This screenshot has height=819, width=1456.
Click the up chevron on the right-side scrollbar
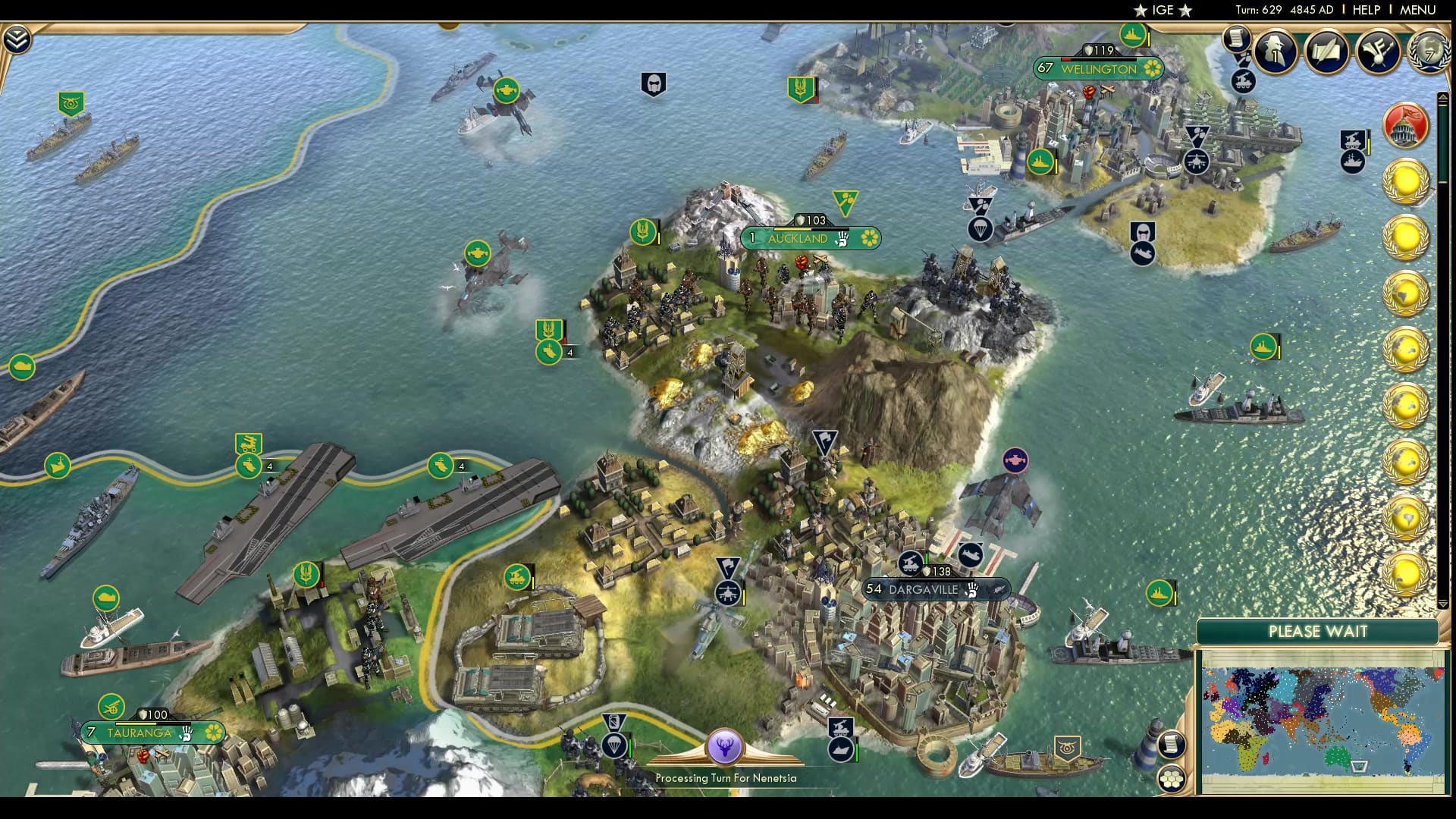tap(1443, 96)
